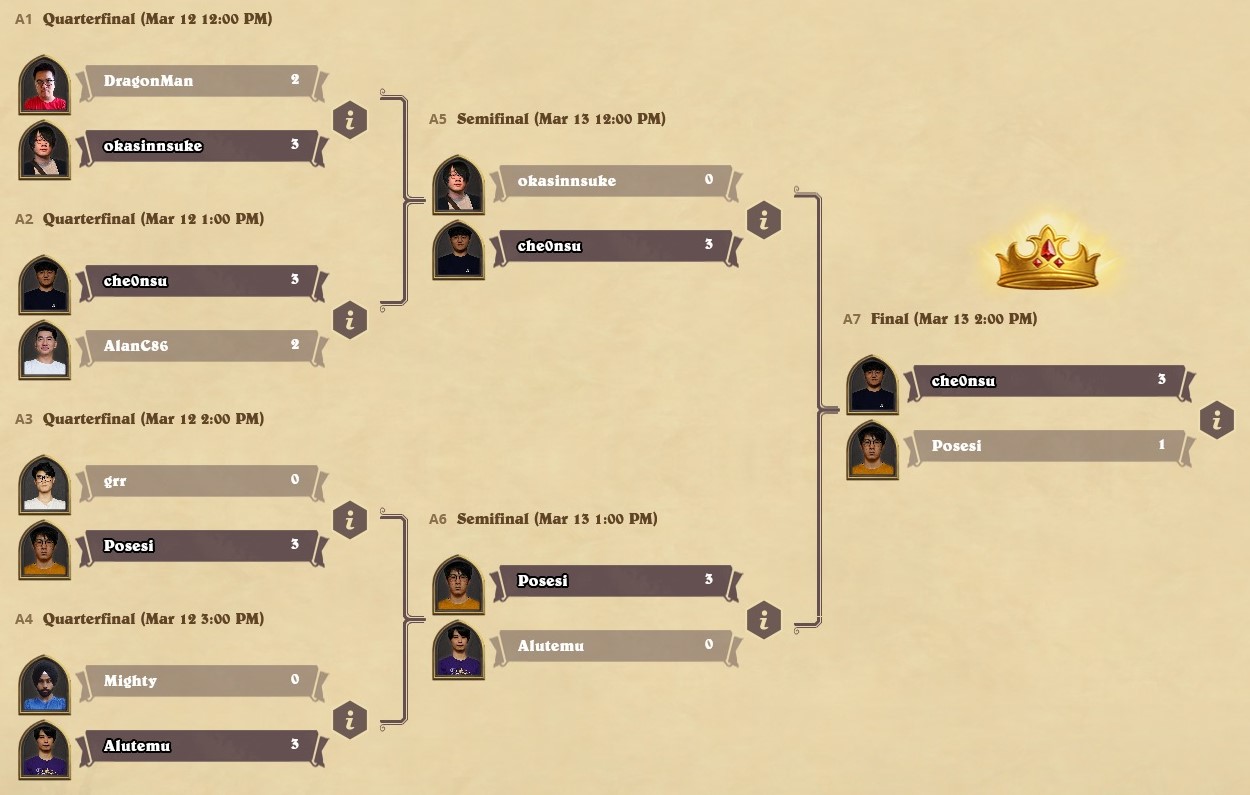Choose Alutemu in quarterfinal A4
Screen dimensions: 1250x795
(x=200, y=746)
